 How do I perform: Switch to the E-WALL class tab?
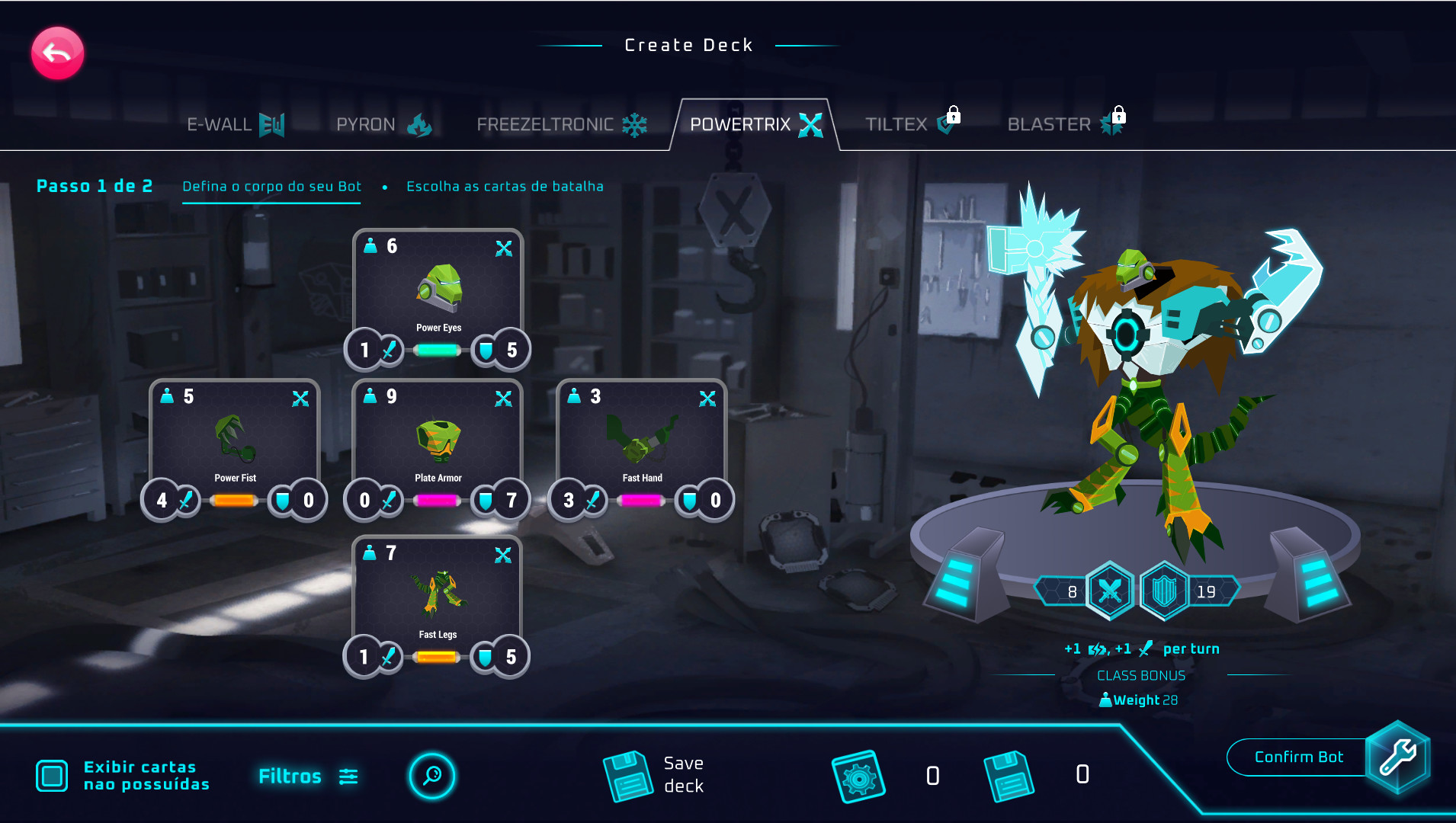click(235, 124)
